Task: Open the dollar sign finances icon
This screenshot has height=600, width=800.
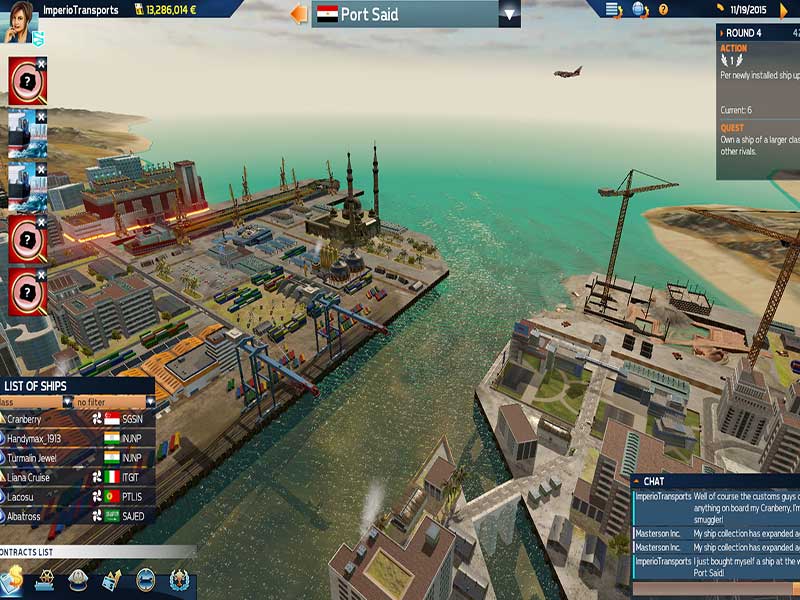Action: pyautogui.click(x=13, y=579)
